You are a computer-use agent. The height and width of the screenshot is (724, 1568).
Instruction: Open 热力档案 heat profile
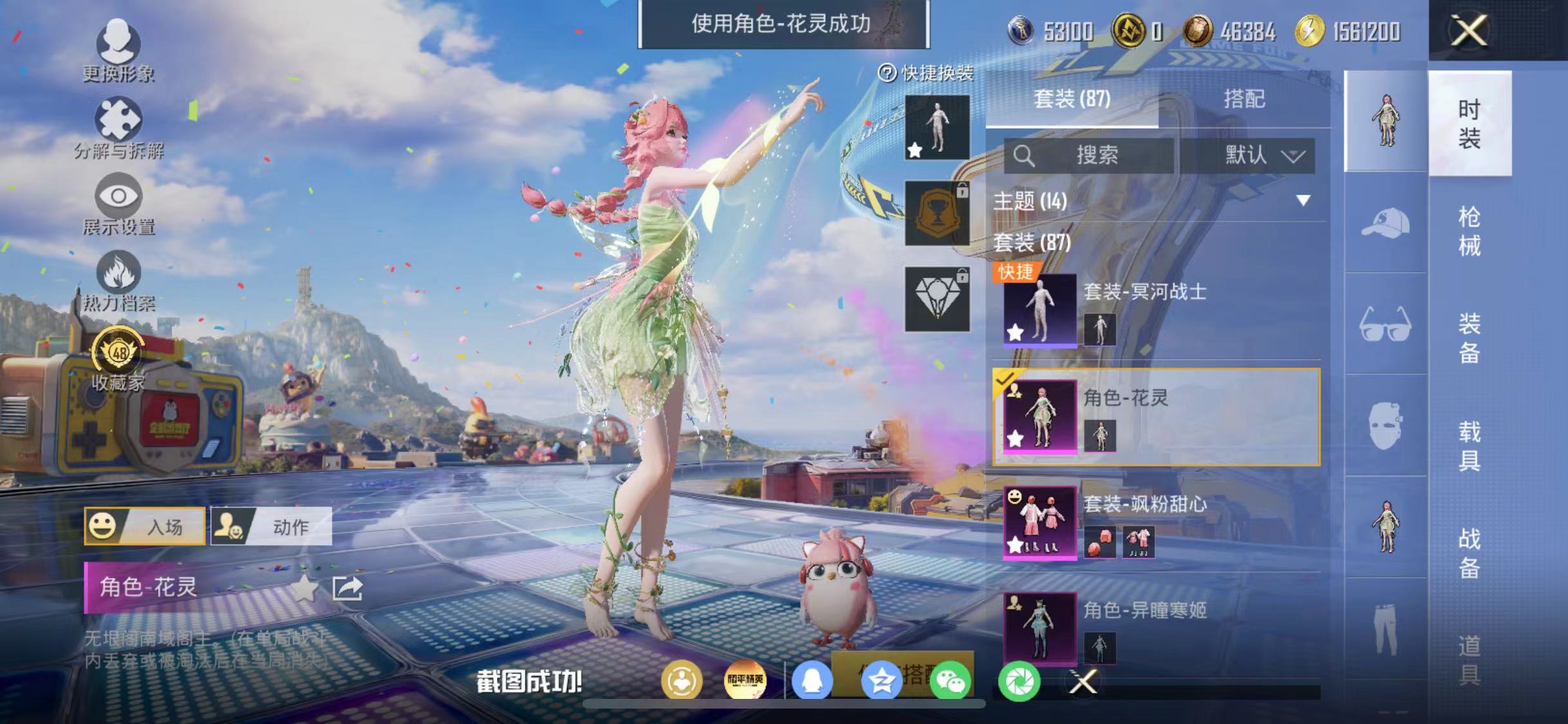[x=118, y=280]
